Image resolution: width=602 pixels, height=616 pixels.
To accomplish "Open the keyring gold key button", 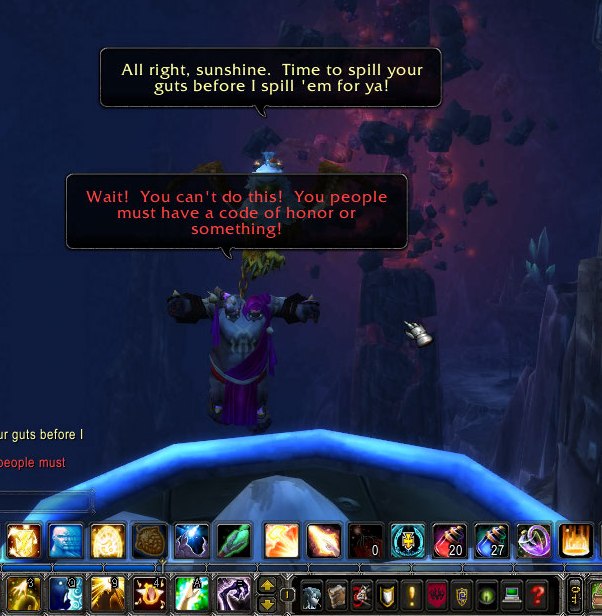I will pos(575,593).
